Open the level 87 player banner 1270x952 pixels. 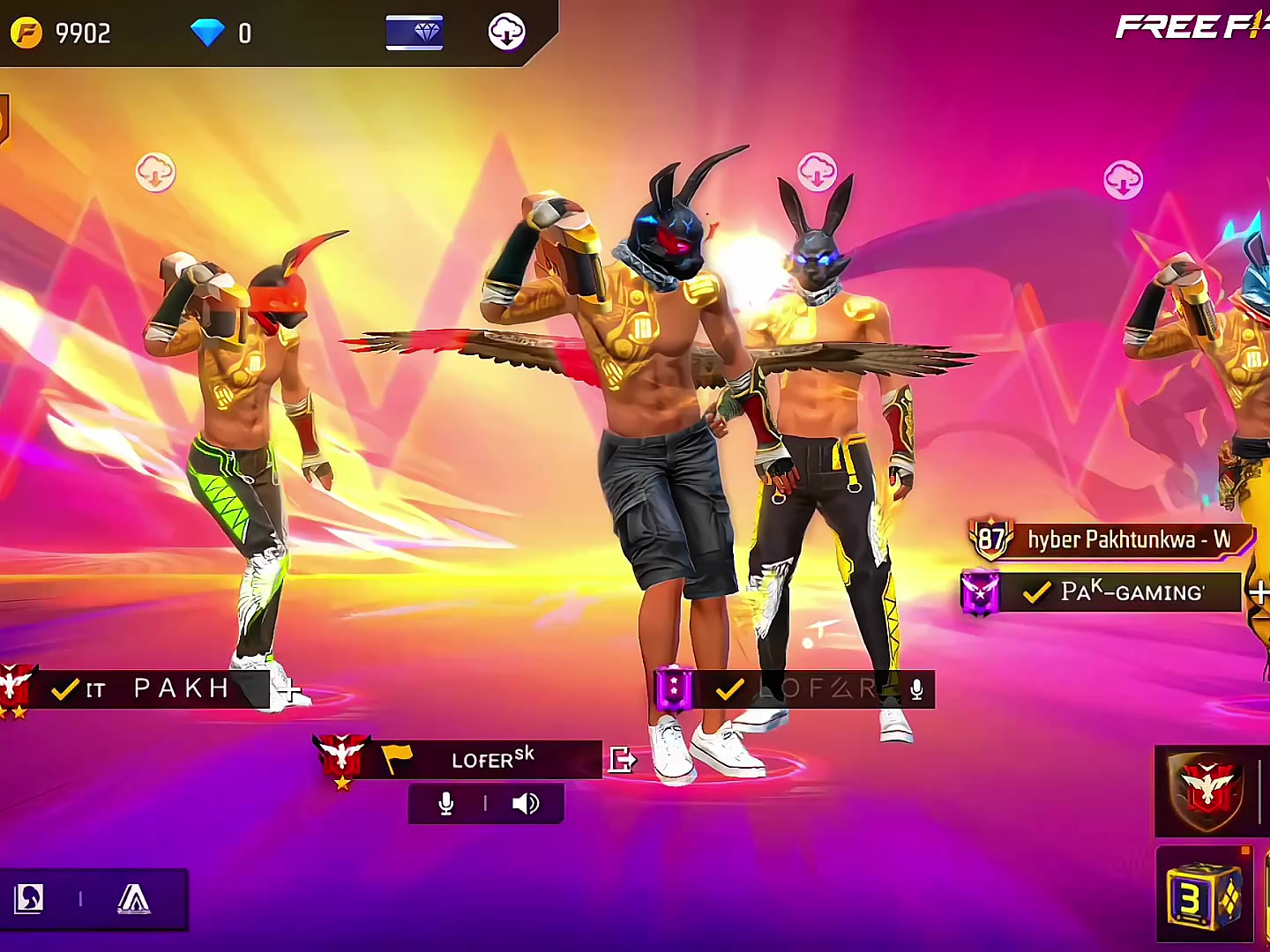[x=1111, y=539]
